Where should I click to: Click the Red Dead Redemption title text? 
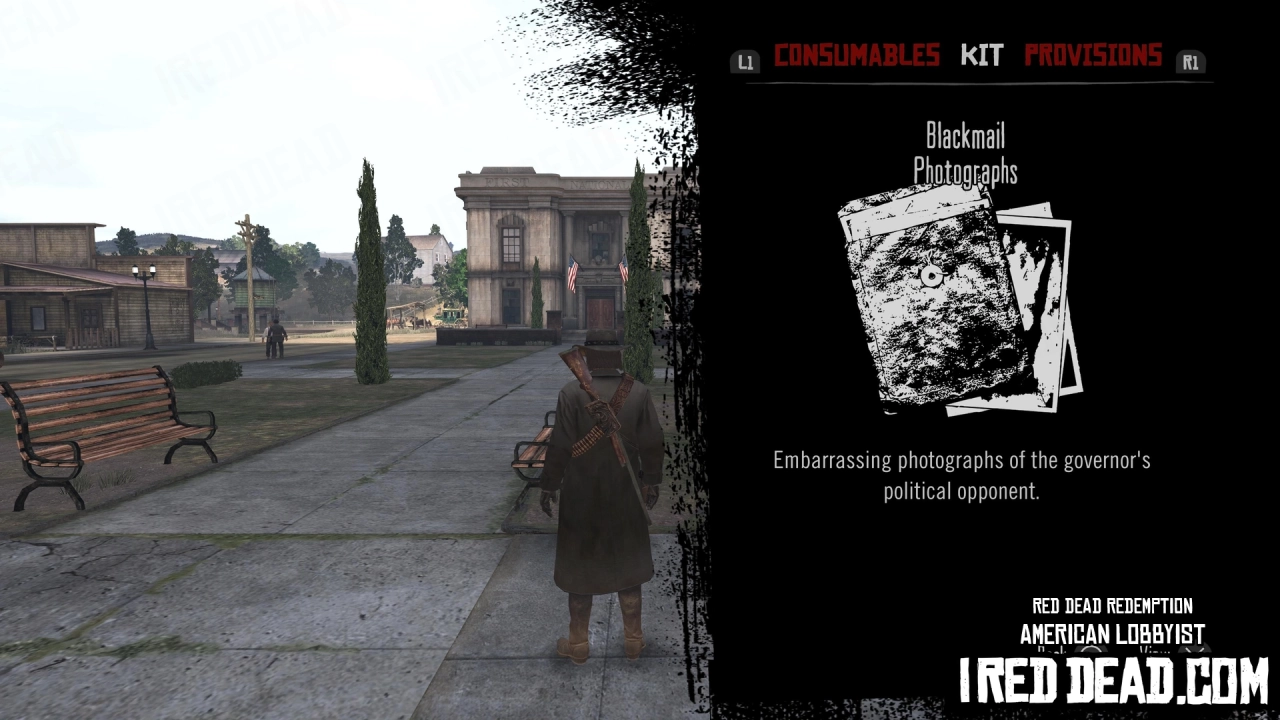pyautogui.click(x=1110, y=606)
